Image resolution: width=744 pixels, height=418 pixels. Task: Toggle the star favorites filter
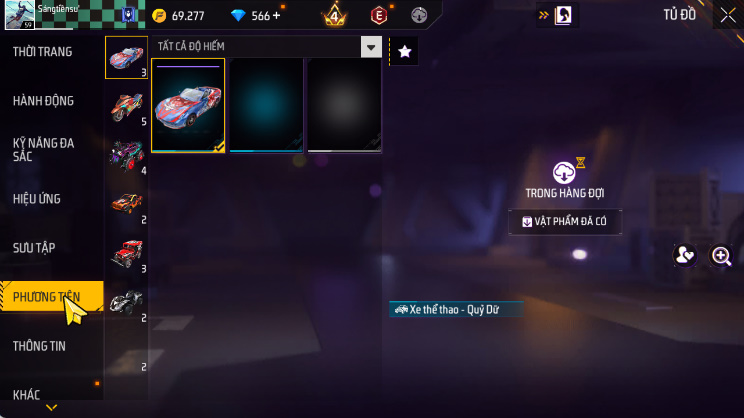404,52
